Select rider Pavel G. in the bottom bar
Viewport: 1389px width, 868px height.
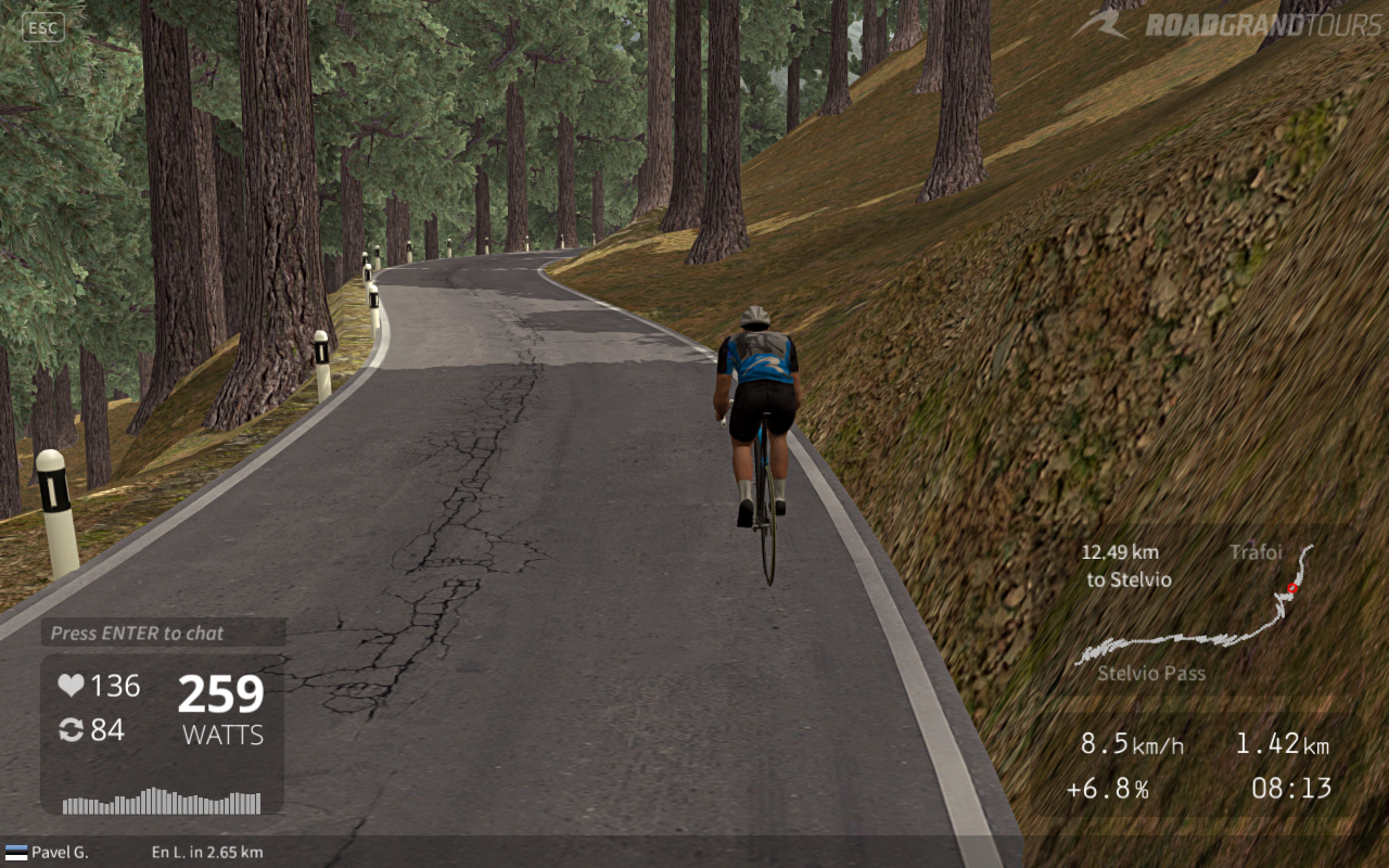pos(59,852)
